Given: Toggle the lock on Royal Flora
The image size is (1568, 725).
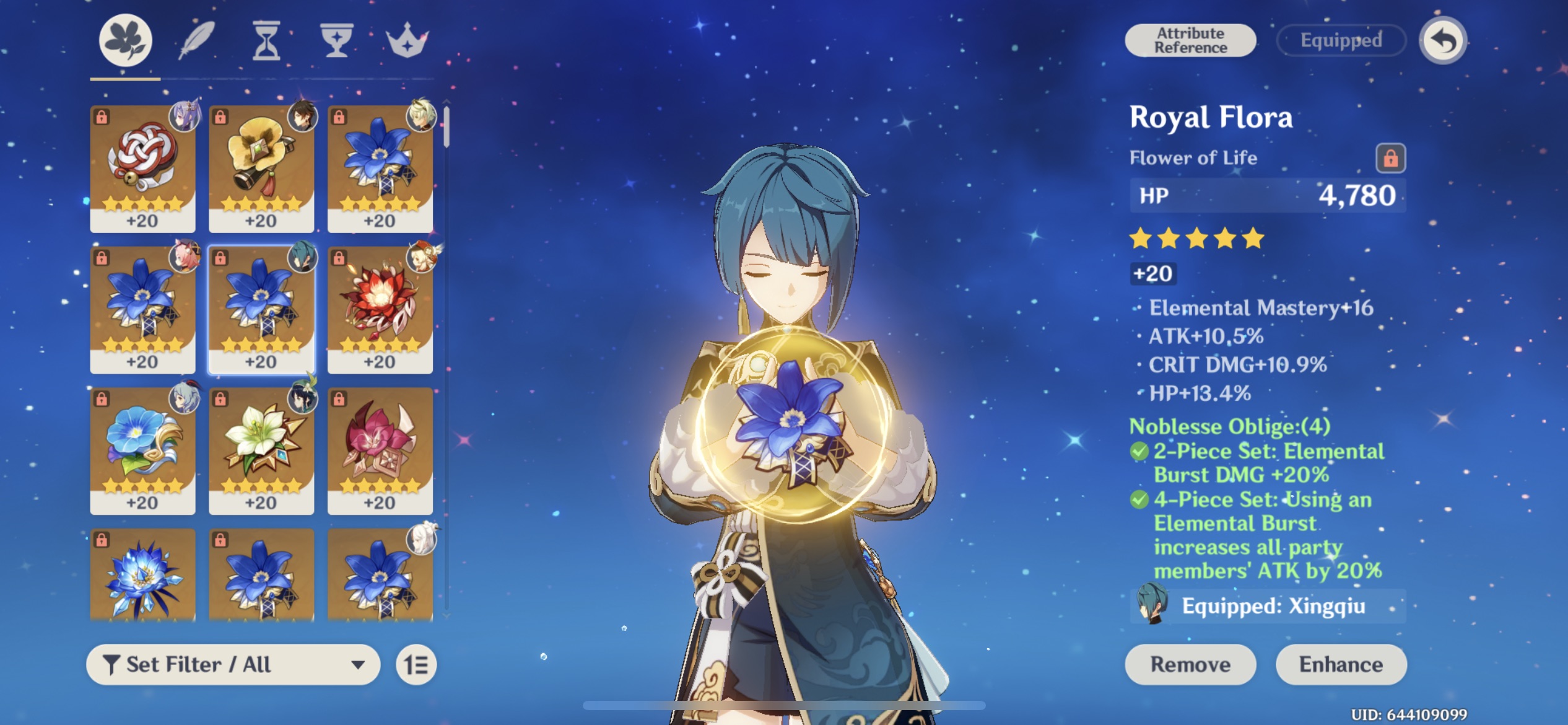Looking at the screenshot, I should 1390,157.
